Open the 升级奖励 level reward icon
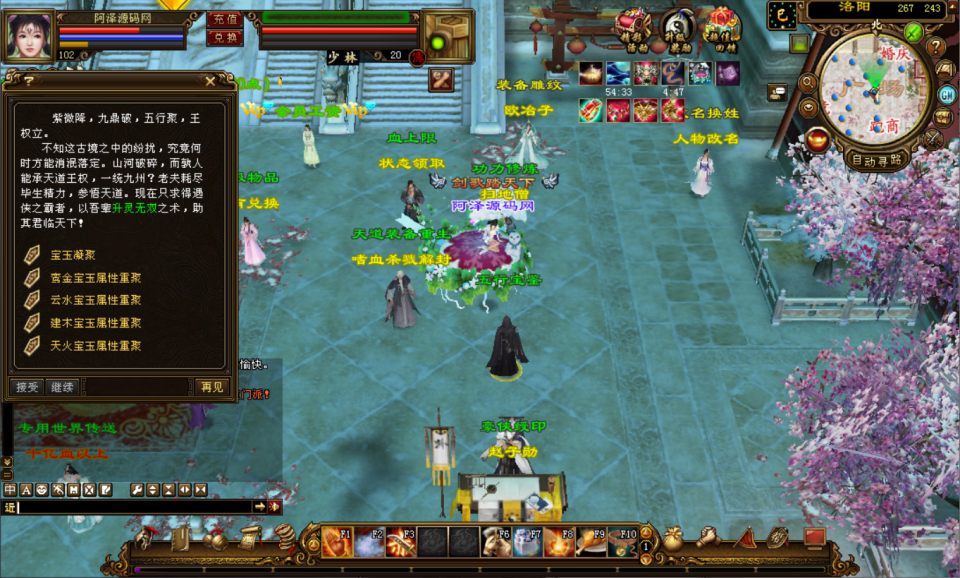The height and width of the screenshot is (578, 960). (x=679, y=27)
